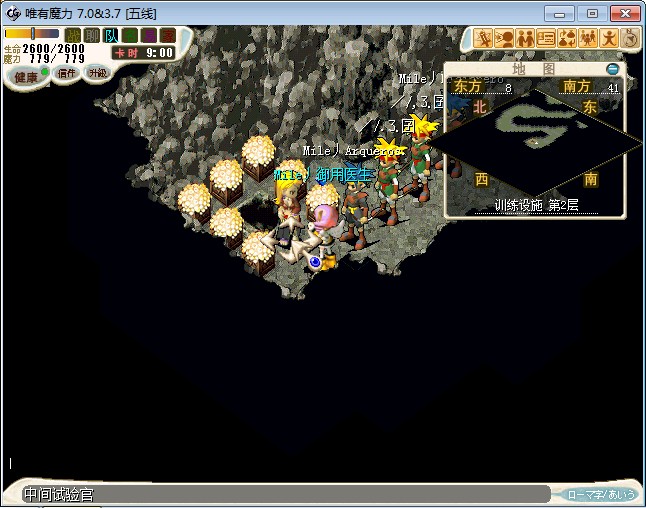Toggle the 易 (trade) button
Image resolution: width=646 pixels, height=508 pixels.
pyautogui.click(x=147, y=35)
